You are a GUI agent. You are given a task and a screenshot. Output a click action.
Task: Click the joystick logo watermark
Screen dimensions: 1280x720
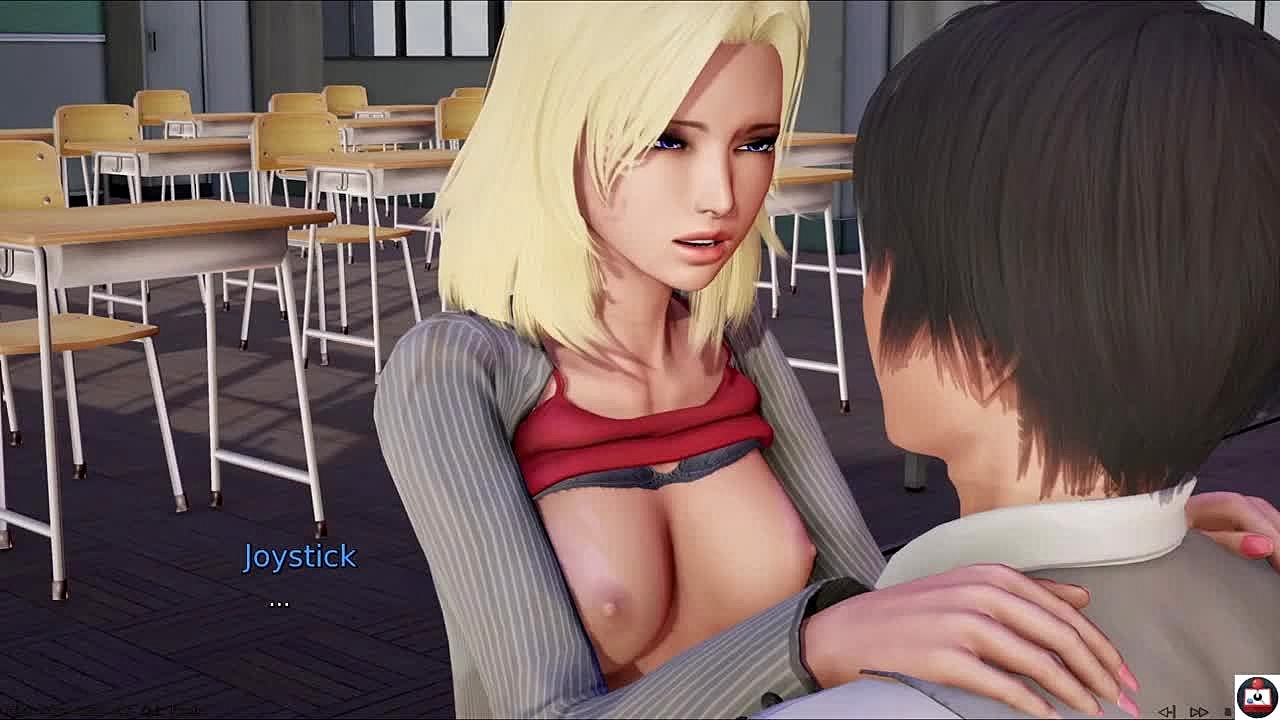pyautogui.click(x=1256, y=695)
